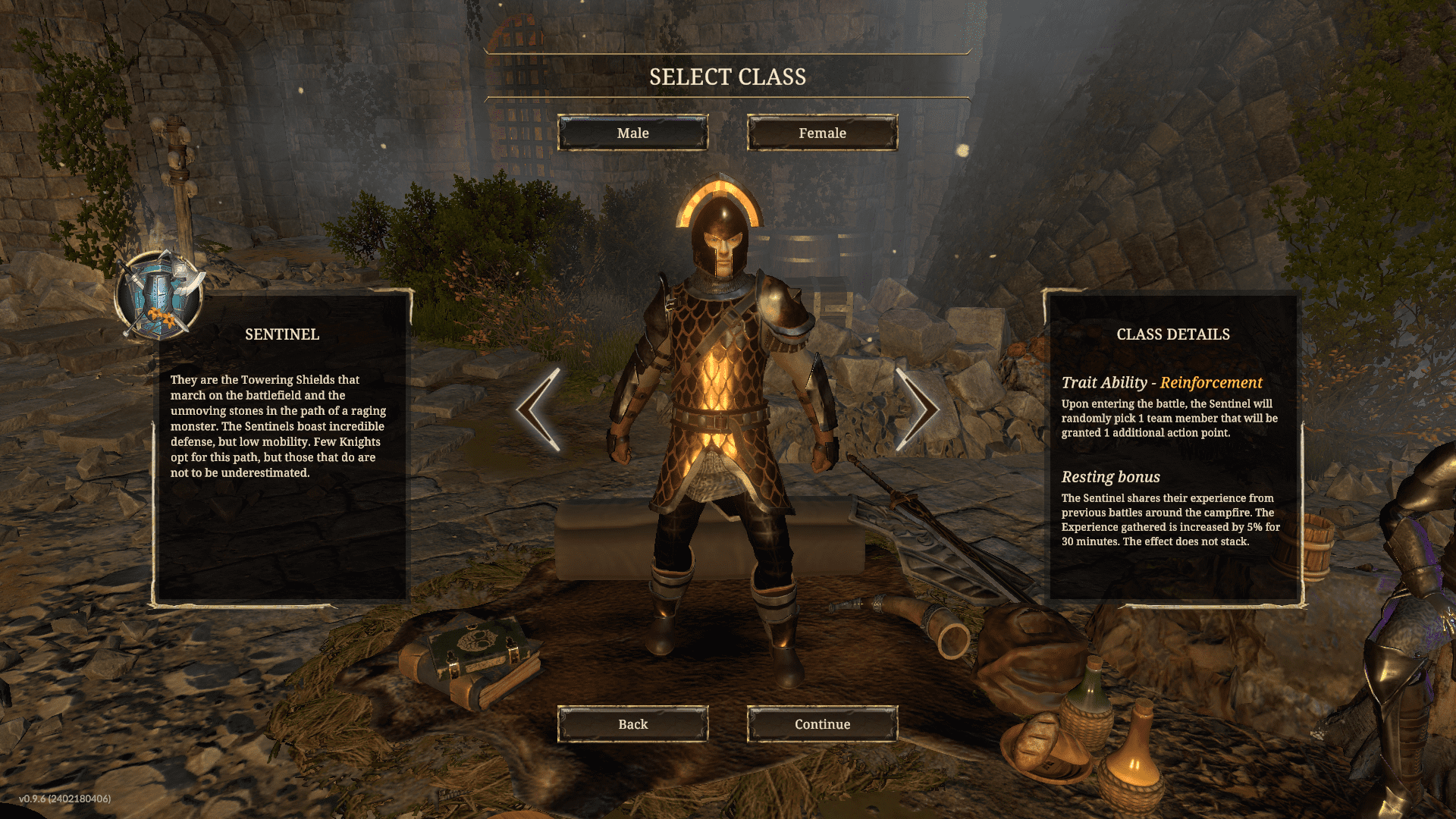Expand the Class Details panel

pyautogui.click(x=1172, y=334)
